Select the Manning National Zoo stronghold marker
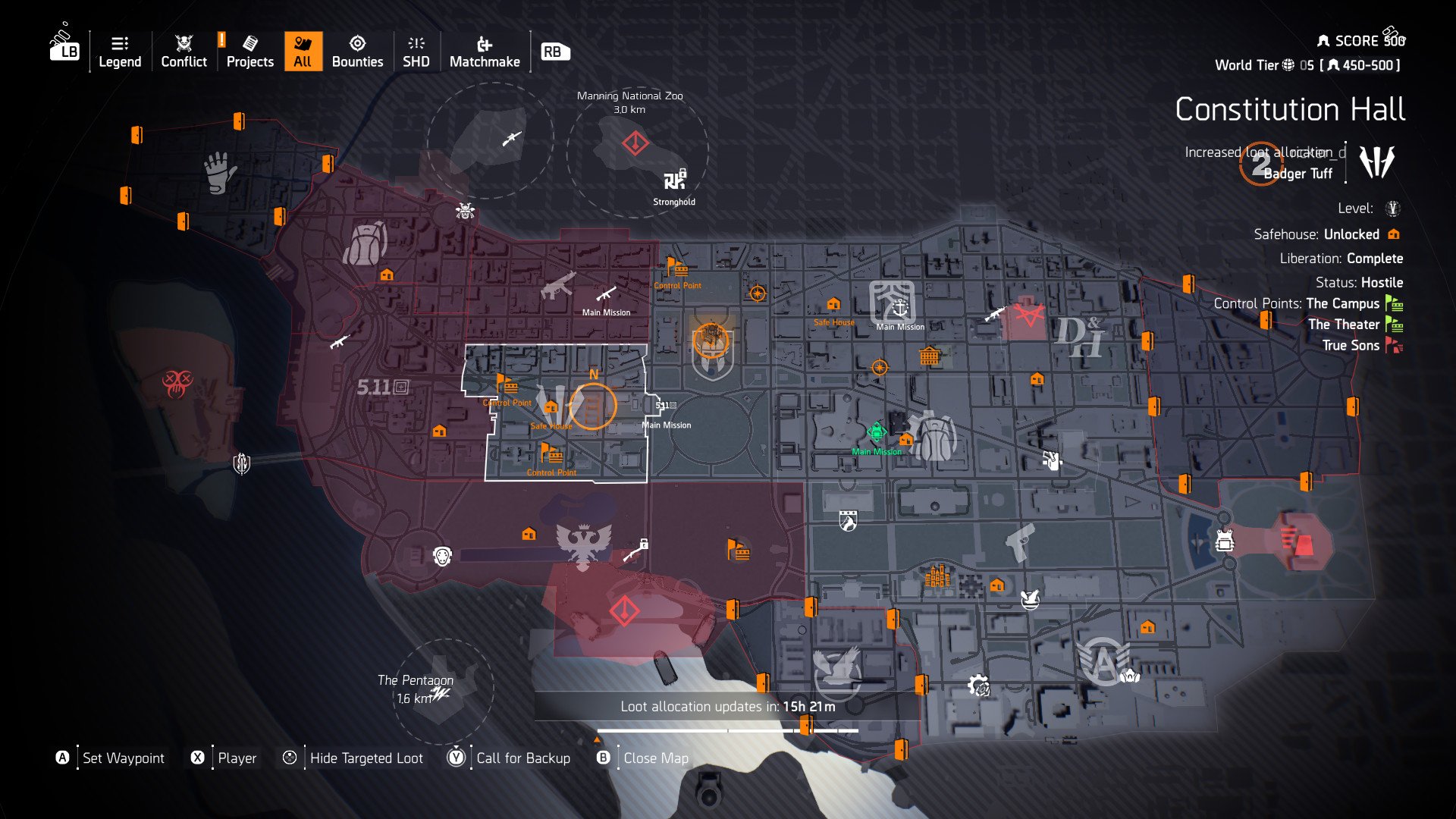Screen dimensions: 1456x819 673,180
